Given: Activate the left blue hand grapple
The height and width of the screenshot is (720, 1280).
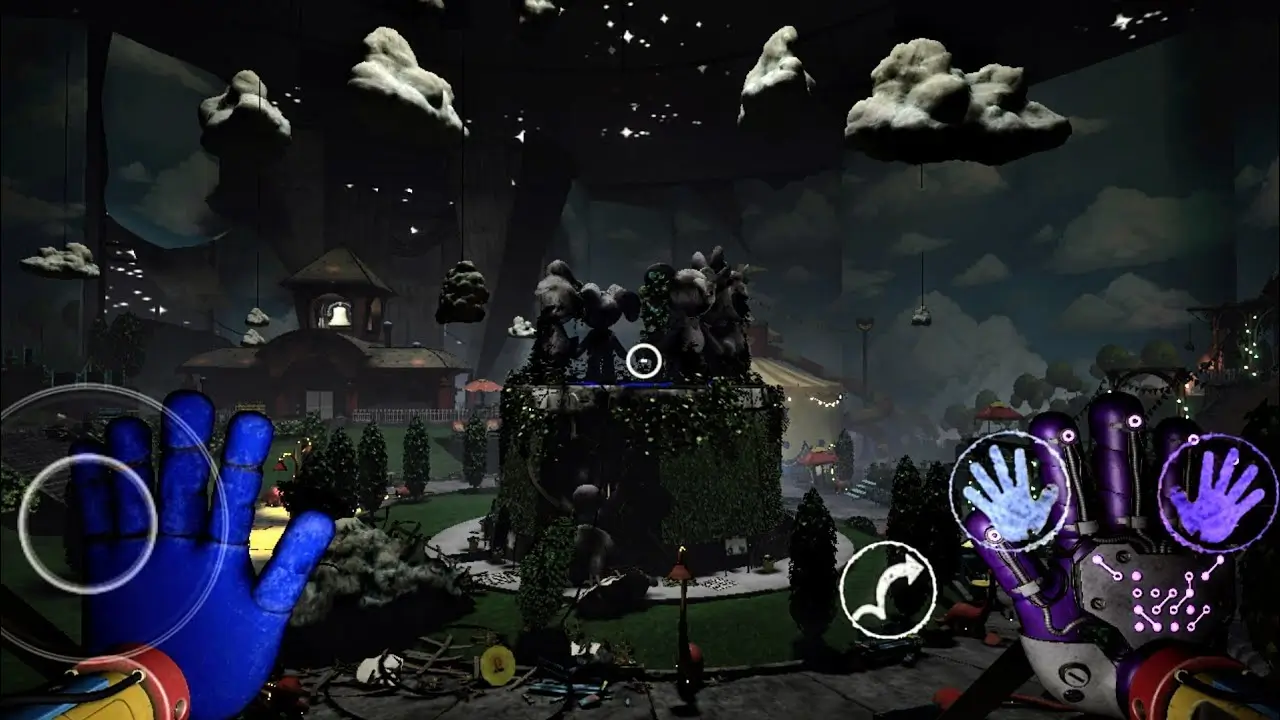Looking at the screenshot, I should (1010, 492).
